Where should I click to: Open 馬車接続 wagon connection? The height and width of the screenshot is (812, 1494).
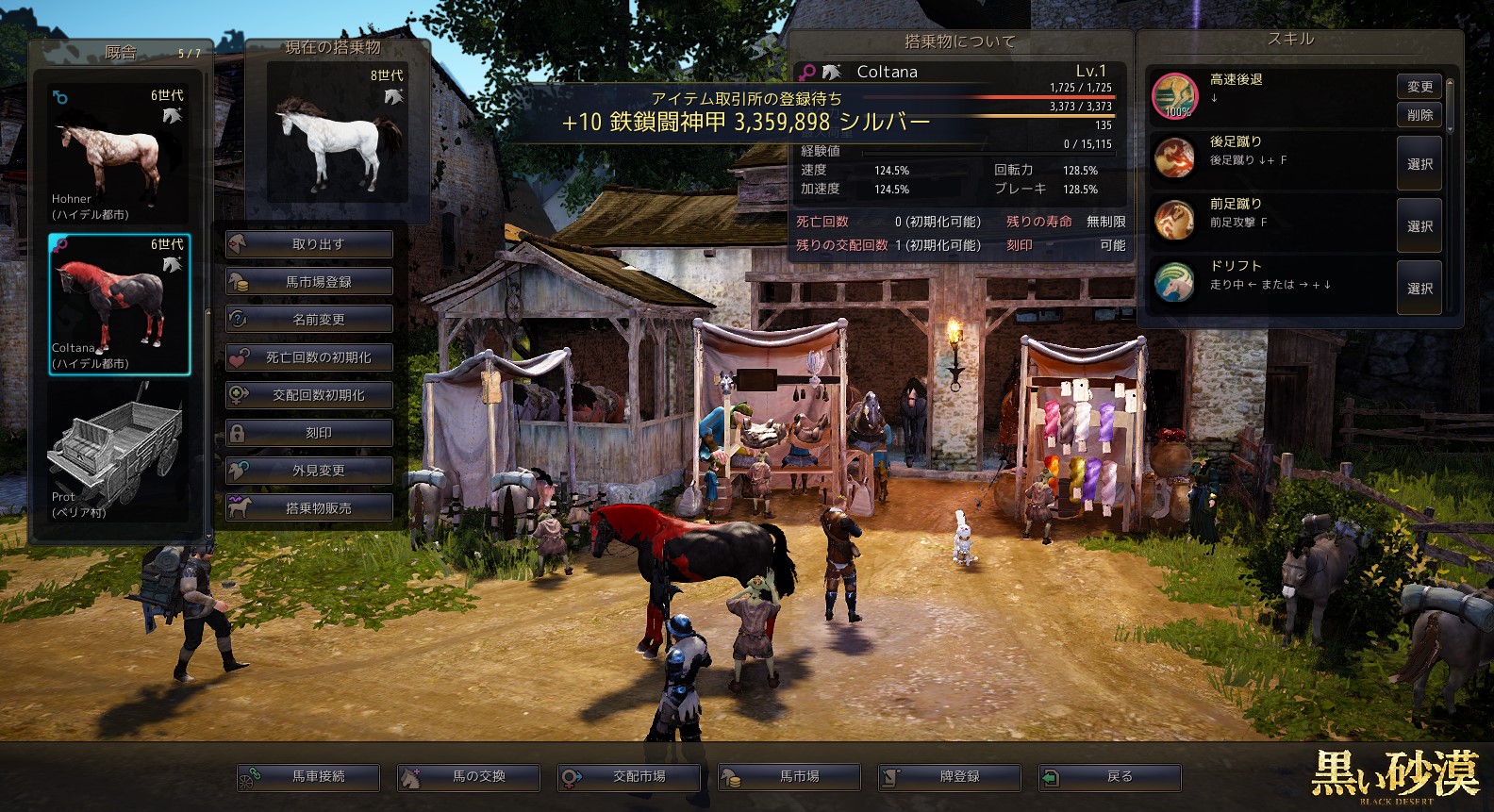(308, 777)
